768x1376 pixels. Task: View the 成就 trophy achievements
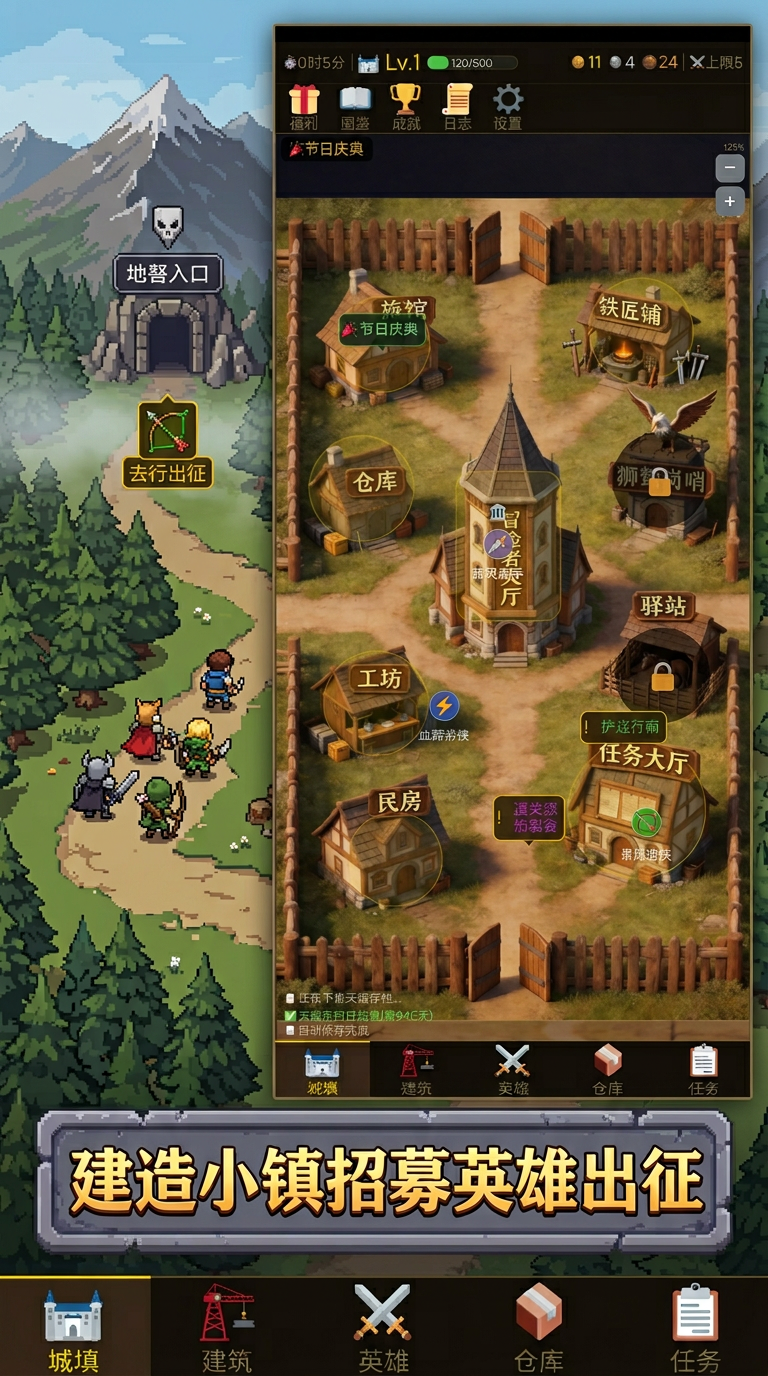pos(405,106)
